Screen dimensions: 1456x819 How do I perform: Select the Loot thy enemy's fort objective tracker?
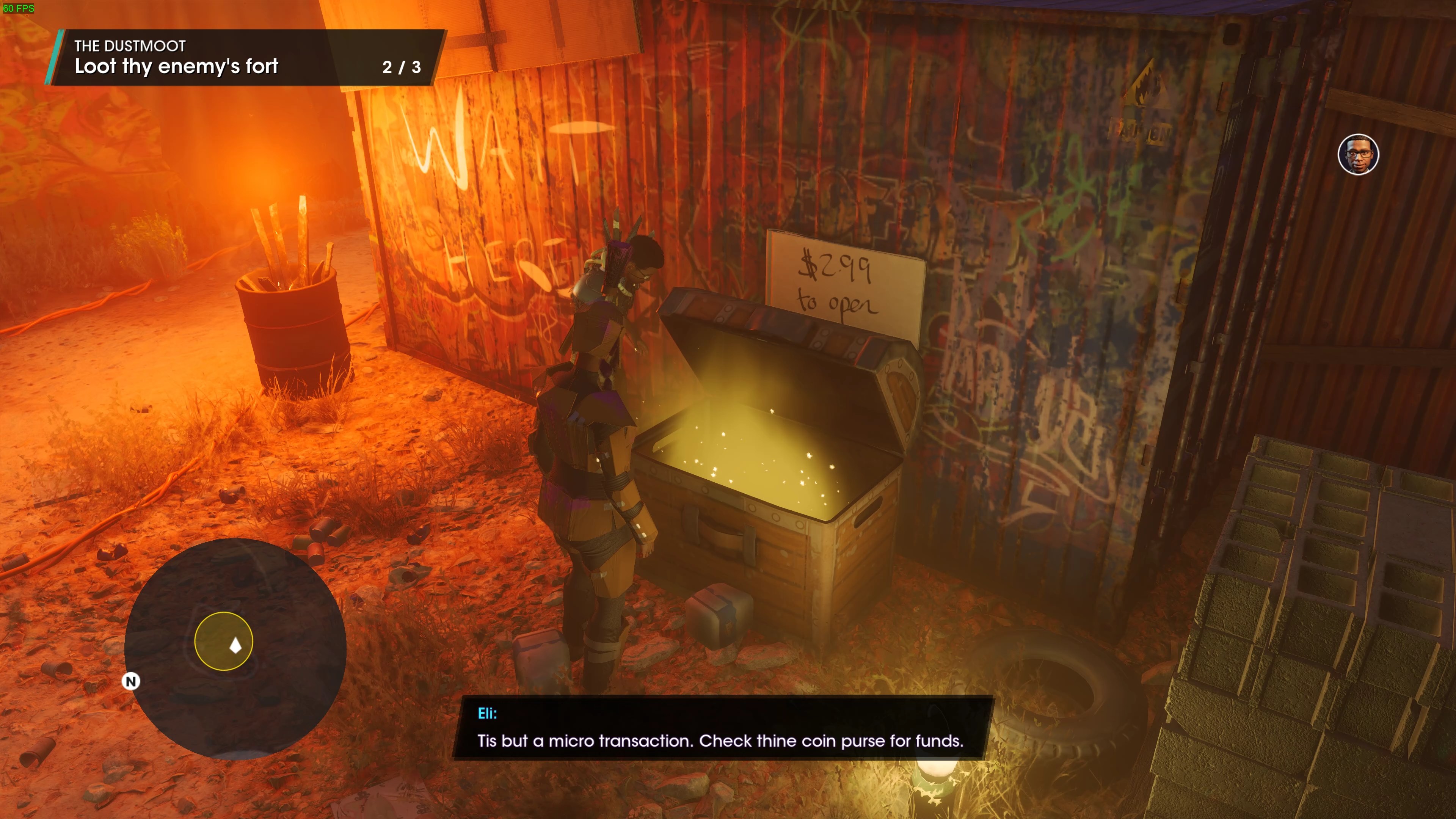pos(246,58)
